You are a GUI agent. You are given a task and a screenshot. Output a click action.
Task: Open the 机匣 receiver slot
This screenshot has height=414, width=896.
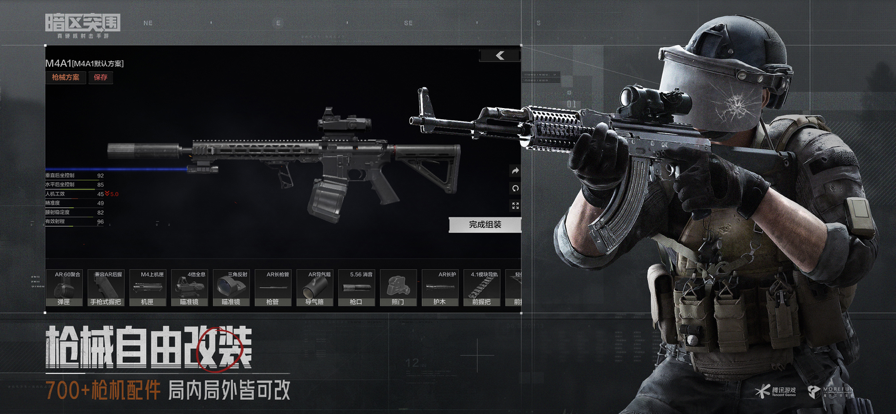[x=149, y=287]
